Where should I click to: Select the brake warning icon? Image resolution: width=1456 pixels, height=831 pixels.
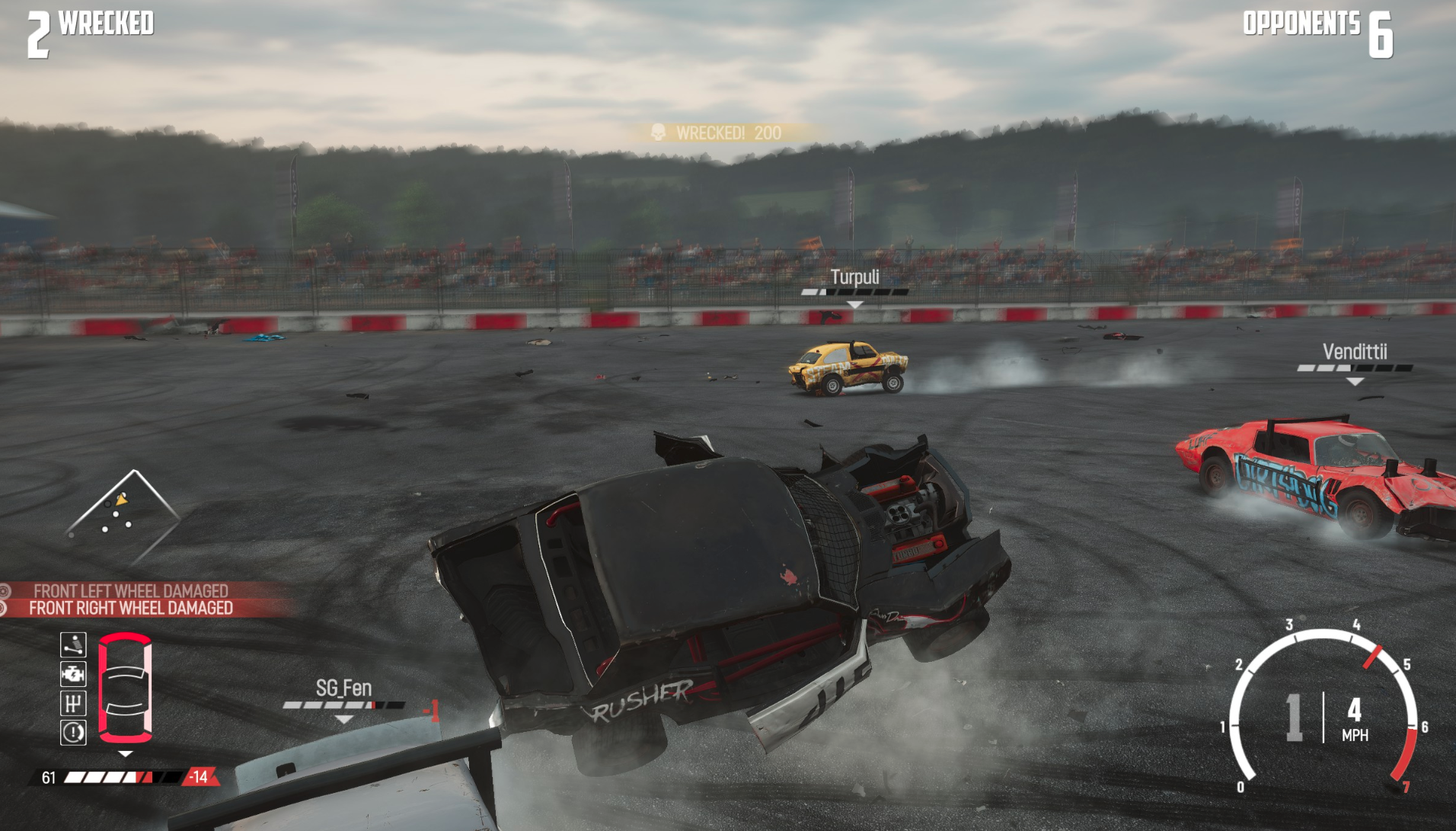coord(73,733)
